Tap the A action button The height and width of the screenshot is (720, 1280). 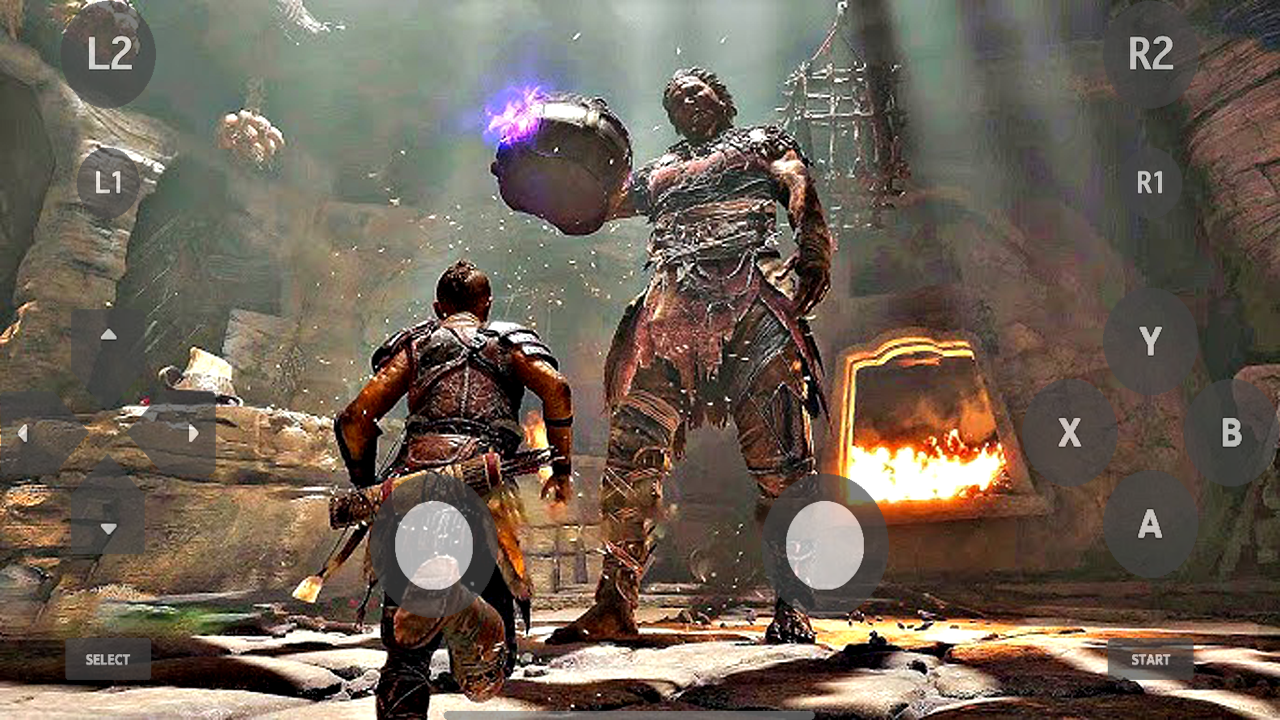pos(1150,524)
